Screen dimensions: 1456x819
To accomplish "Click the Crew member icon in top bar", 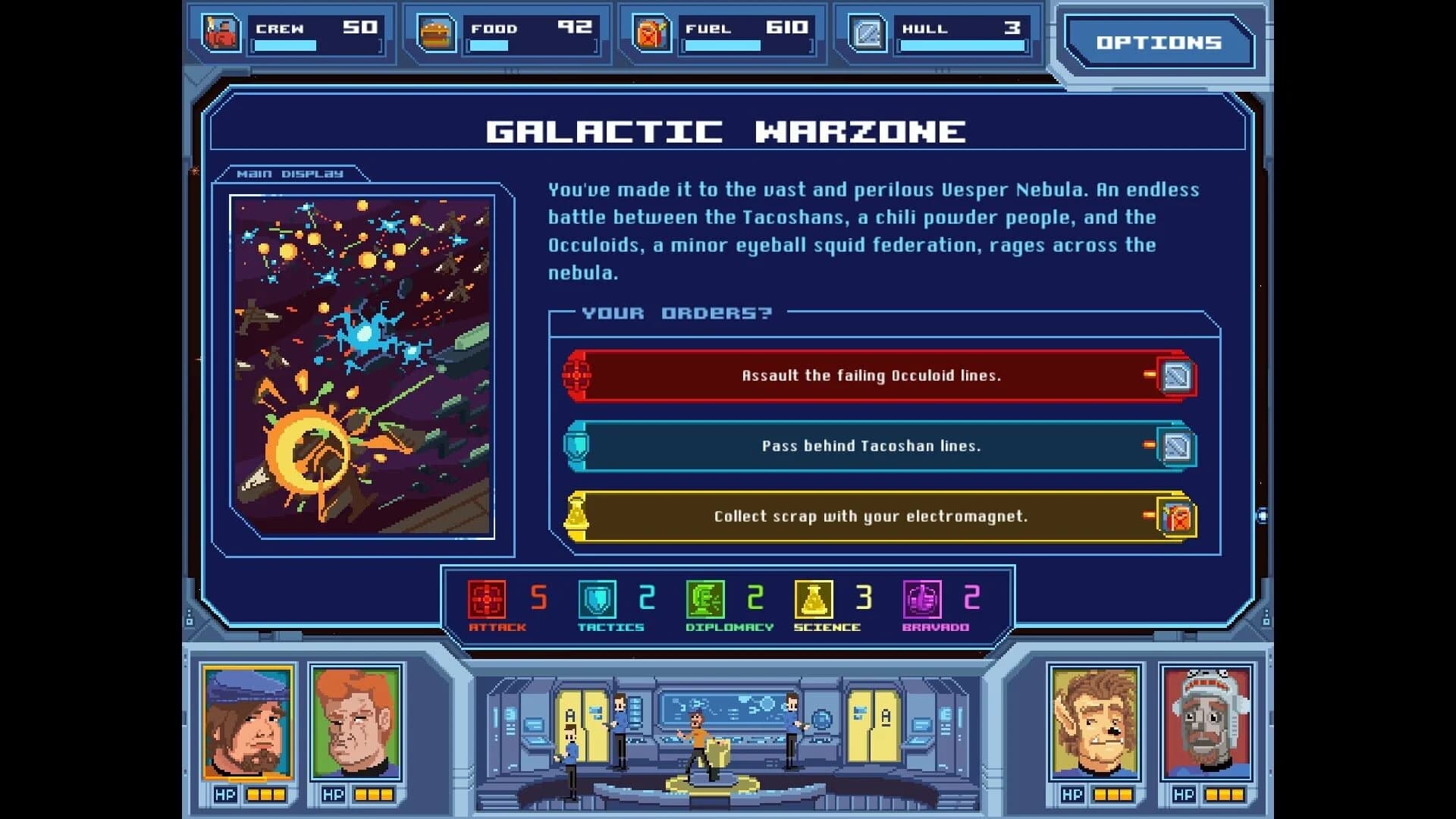I will (221, 33).
